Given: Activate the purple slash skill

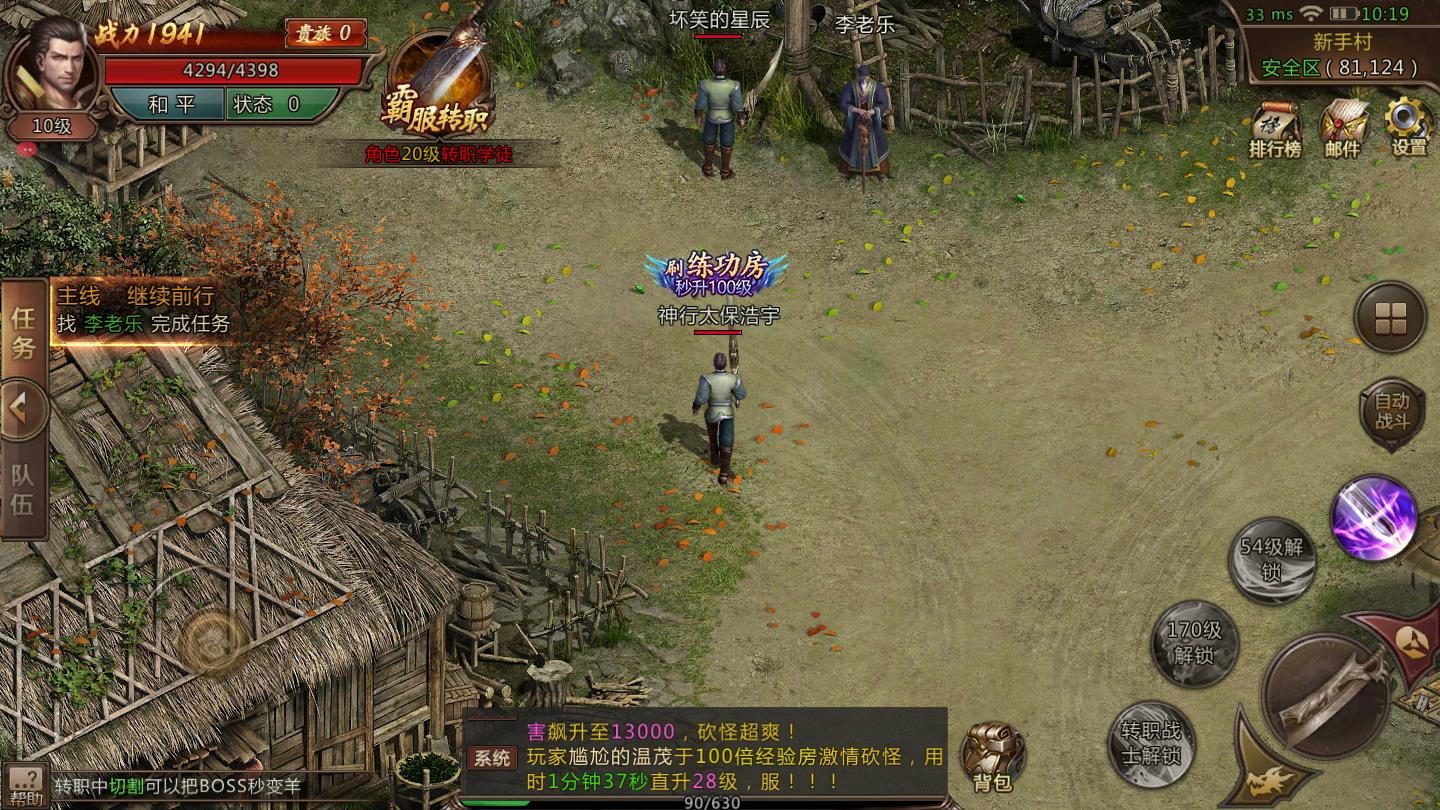Looking at the screenshot, I should 1373,517.
